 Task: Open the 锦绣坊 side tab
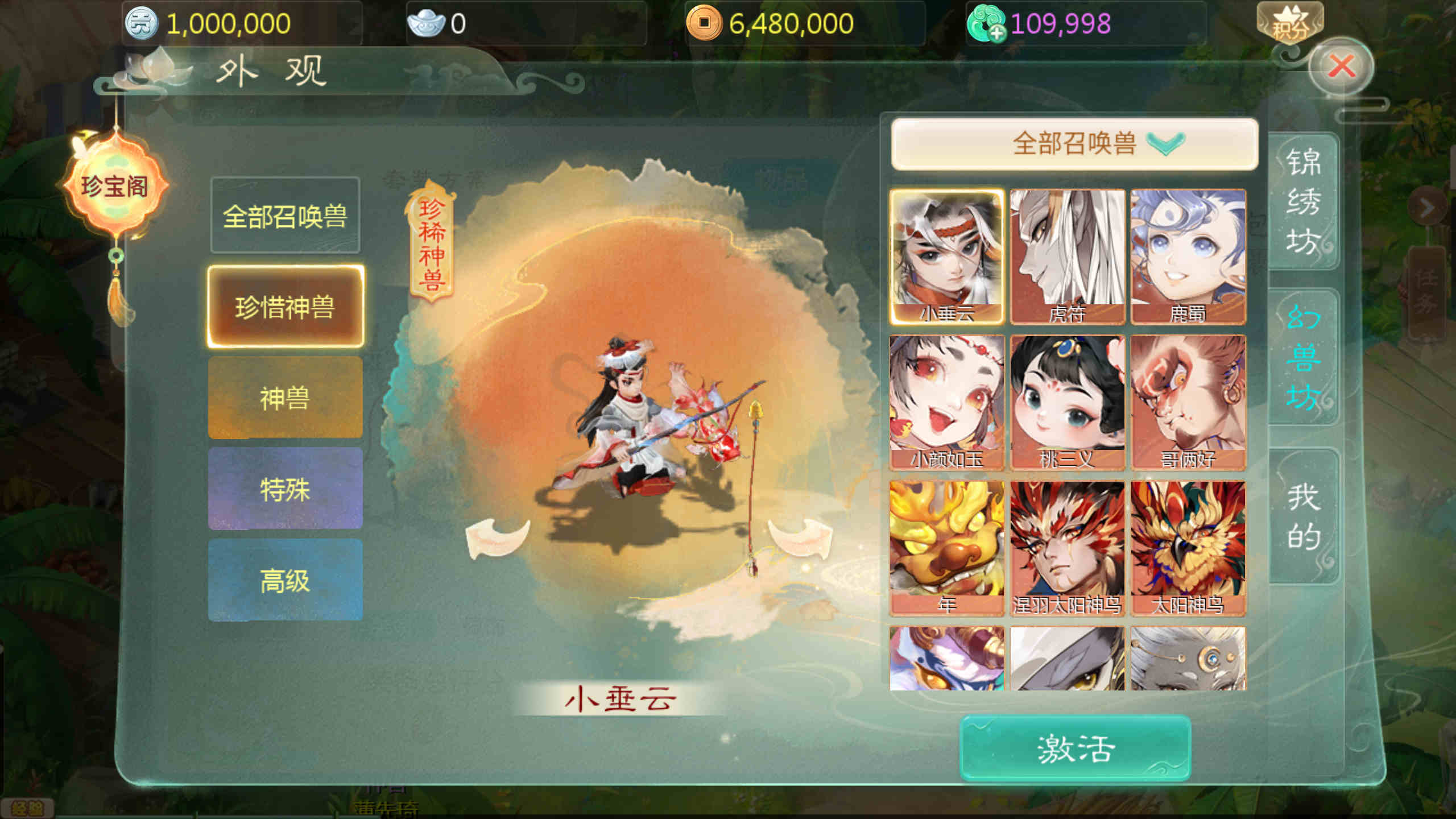pyautogui.click(x=1303, y=201)
